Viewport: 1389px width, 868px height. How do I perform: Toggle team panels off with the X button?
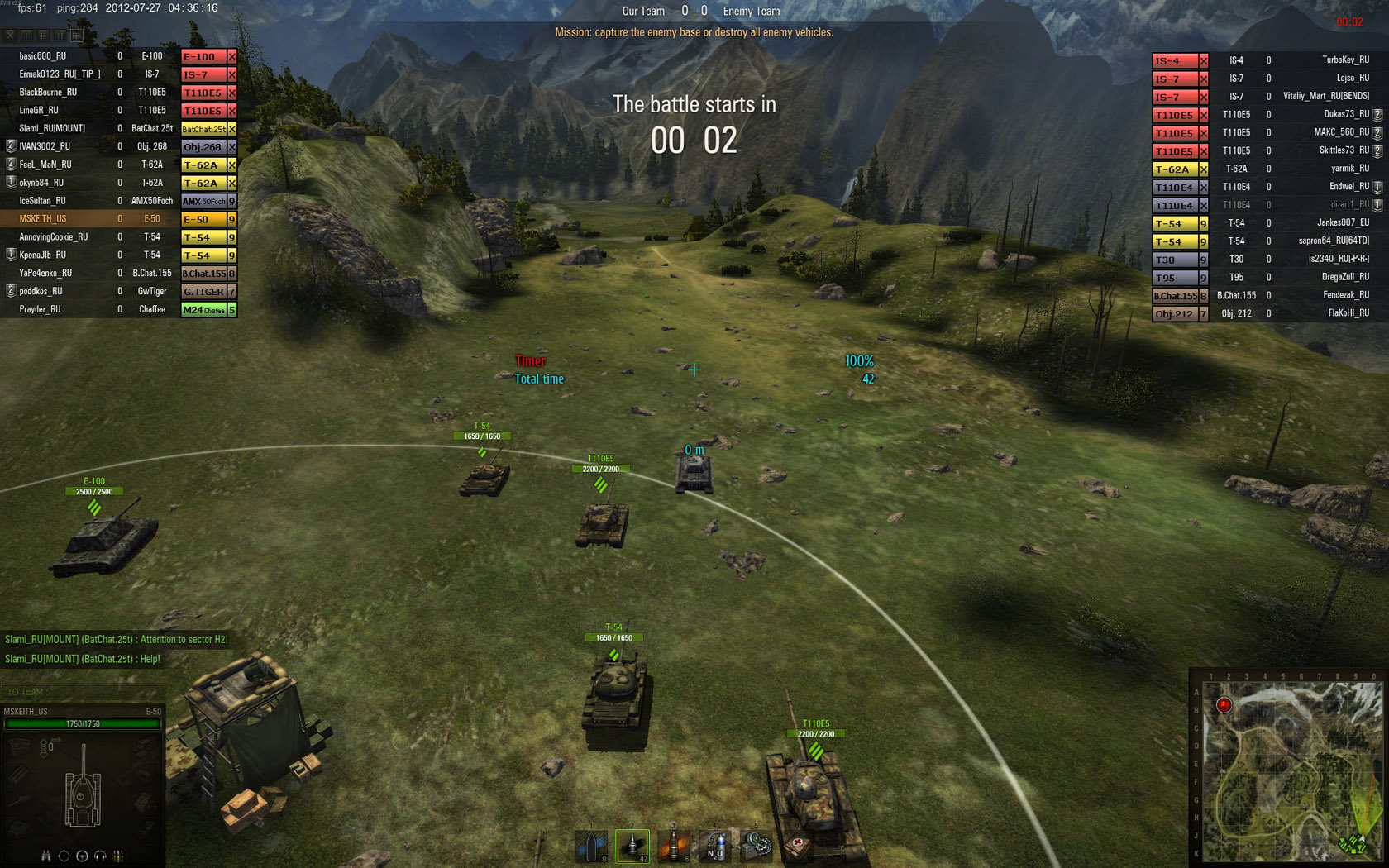click(x=10, y=36)
